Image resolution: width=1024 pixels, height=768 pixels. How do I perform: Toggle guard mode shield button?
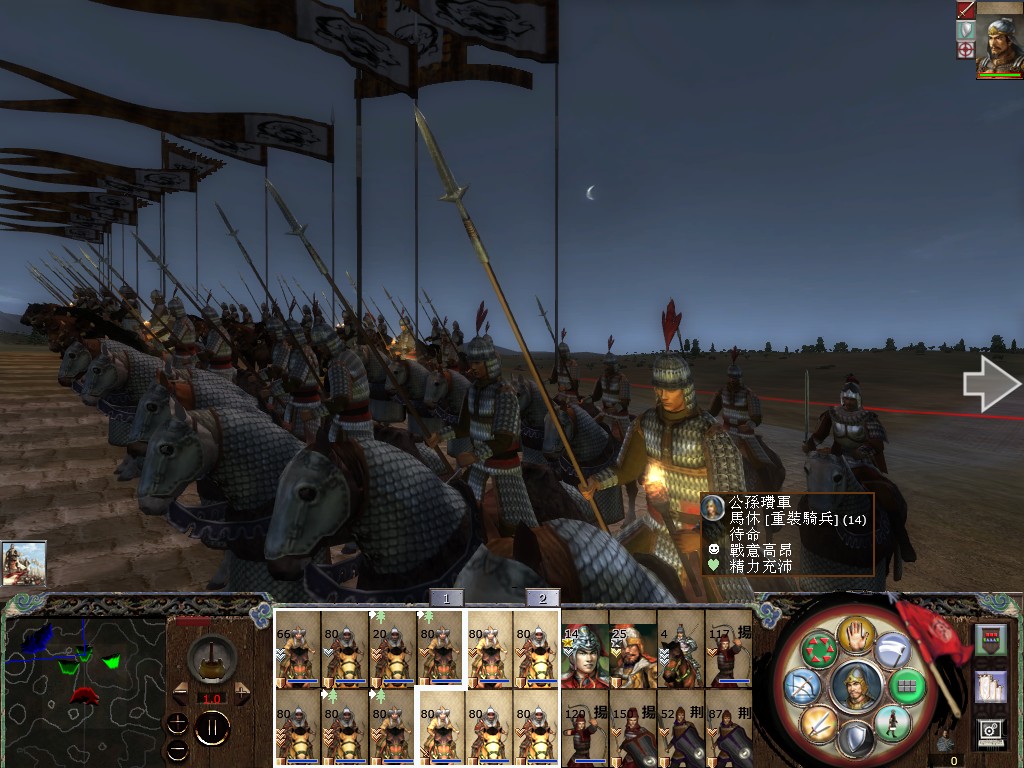coord(856,740)
